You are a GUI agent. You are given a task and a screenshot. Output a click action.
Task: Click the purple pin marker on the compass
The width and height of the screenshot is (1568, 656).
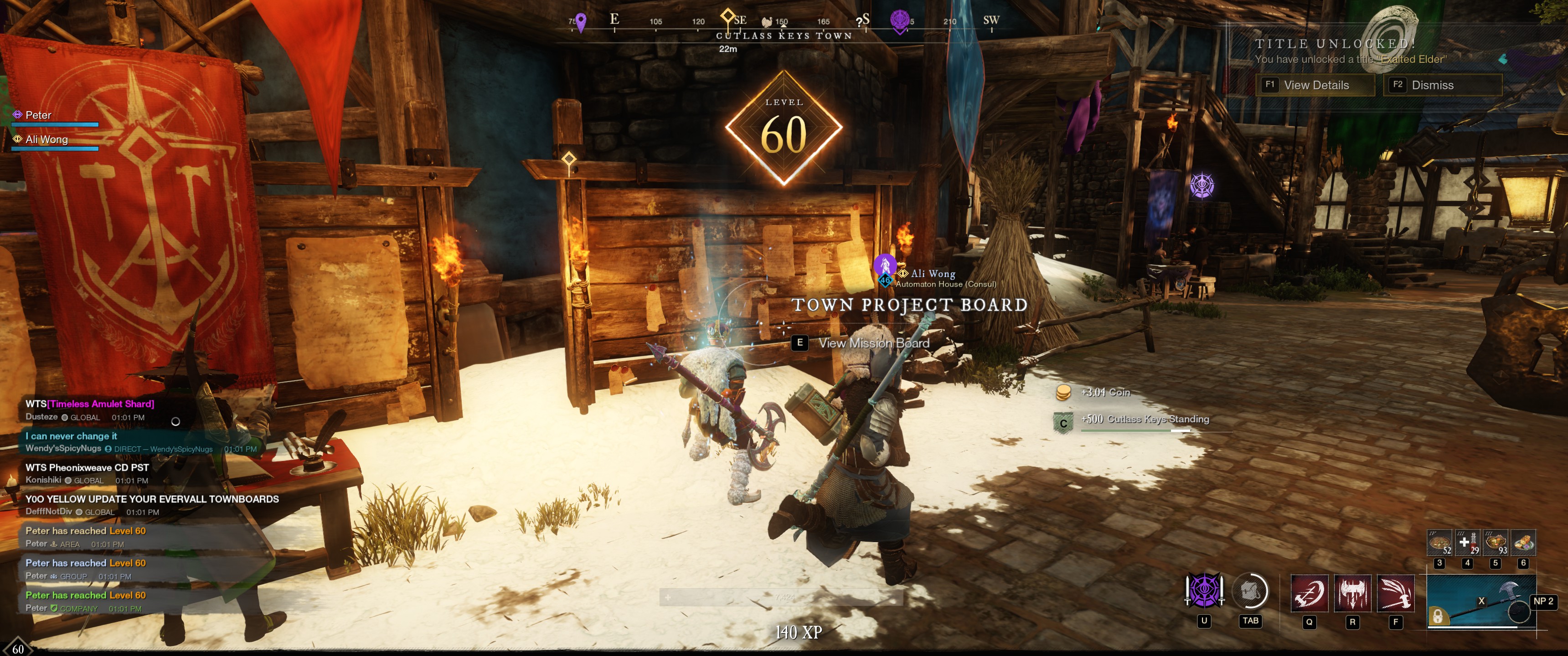point(581,22)
